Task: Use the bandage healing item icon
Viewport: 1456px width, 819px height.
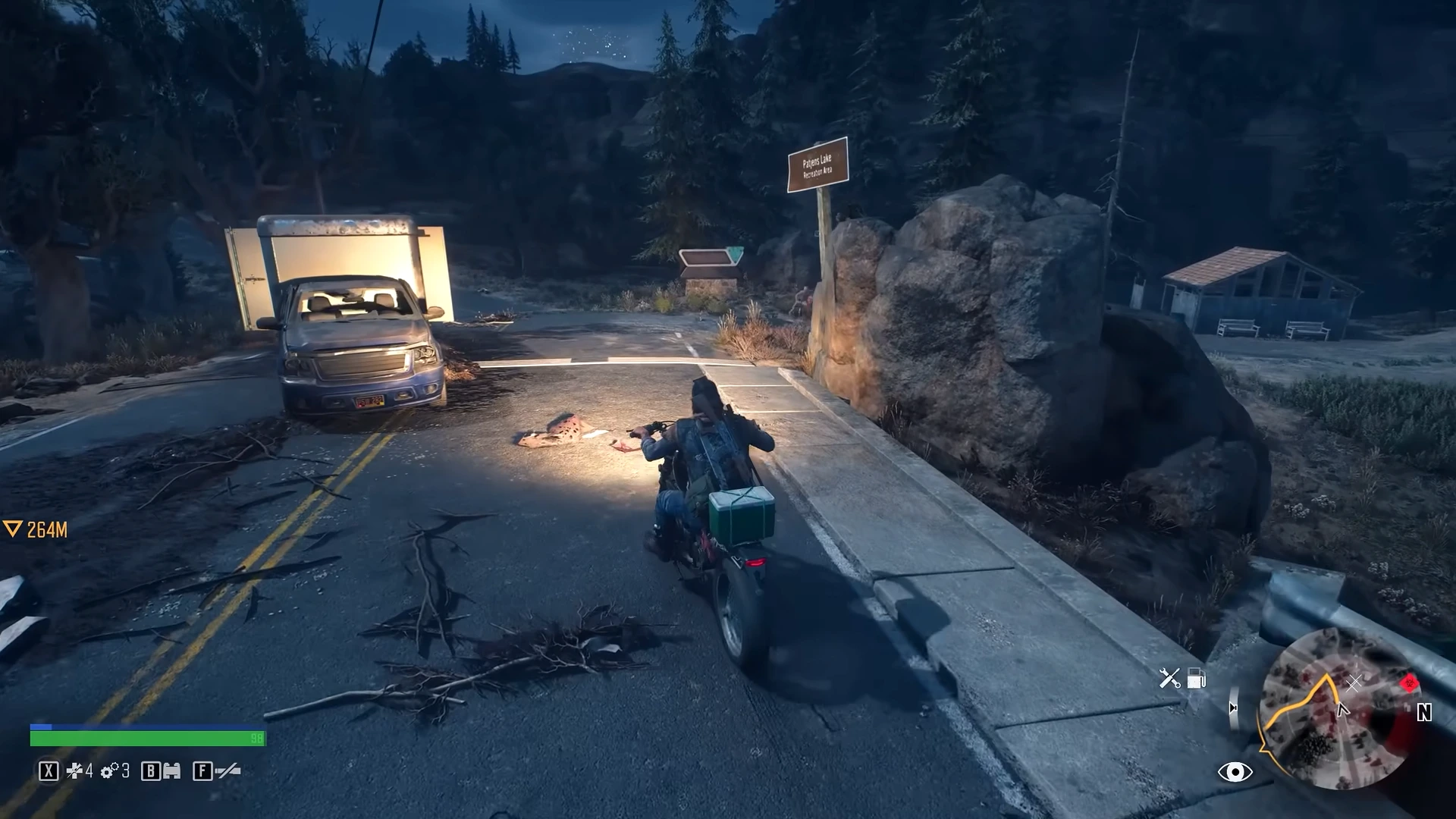Action: (74, 771)
